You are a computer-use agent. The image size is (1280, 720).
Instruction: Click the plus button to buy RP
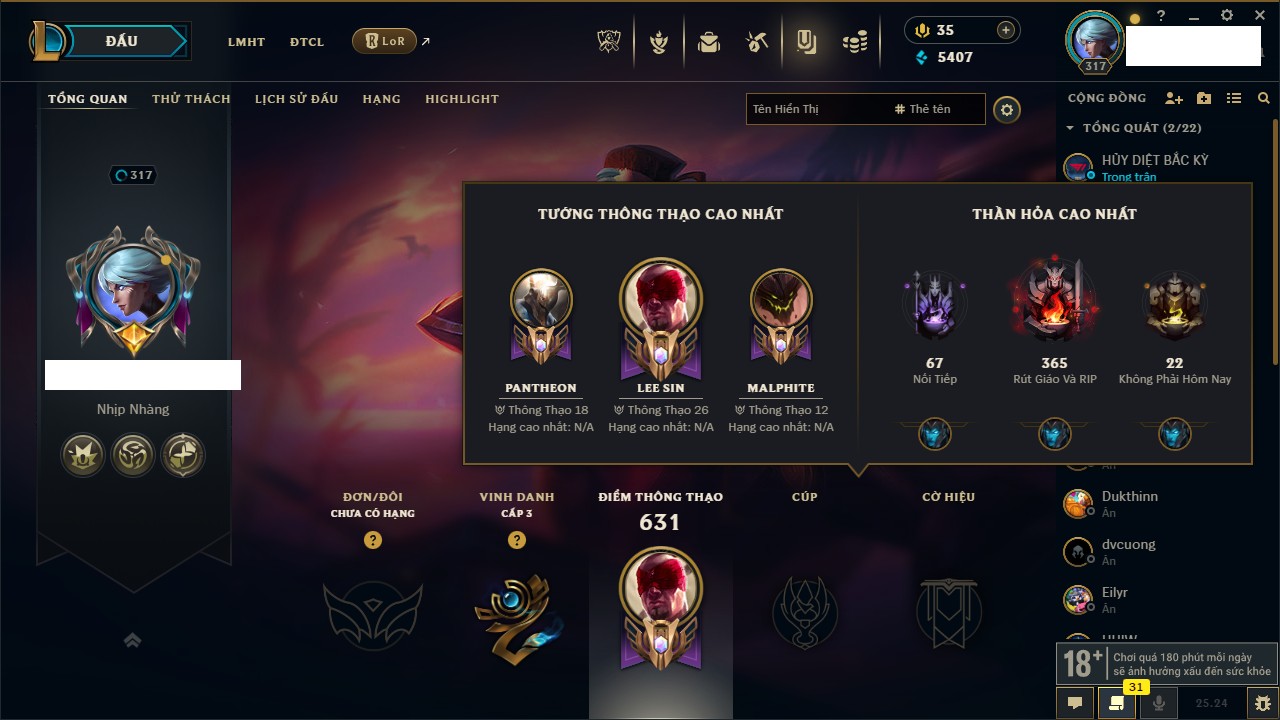(x=1006, y=30)
